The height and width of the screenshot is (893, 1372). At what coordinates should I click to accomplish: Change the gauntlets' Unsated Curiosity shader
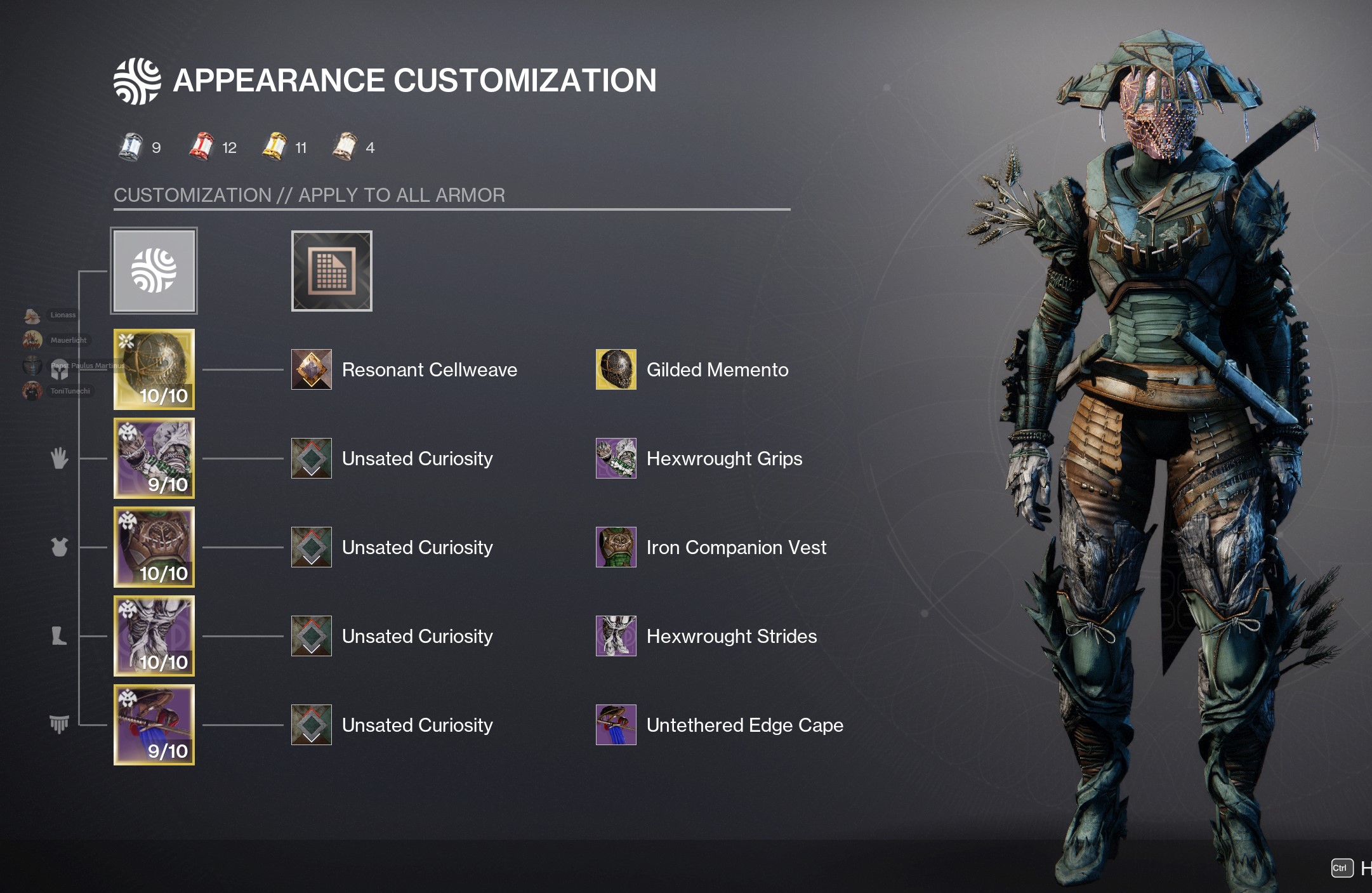click(312, 458)
